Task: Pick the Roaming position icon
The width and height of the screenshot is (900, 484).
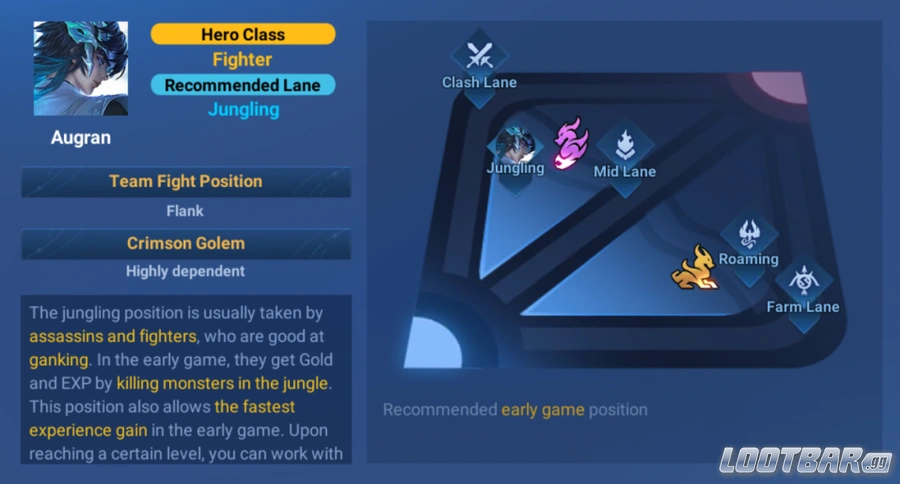Action: coord(749,236)
